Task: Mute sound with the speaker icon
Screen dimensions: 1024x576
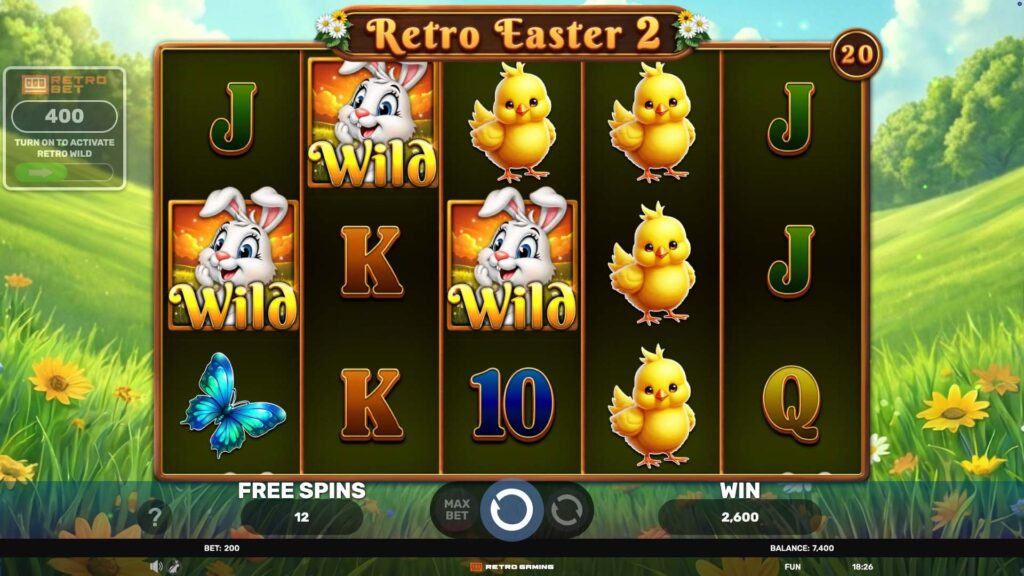Action: coord(156,566)
